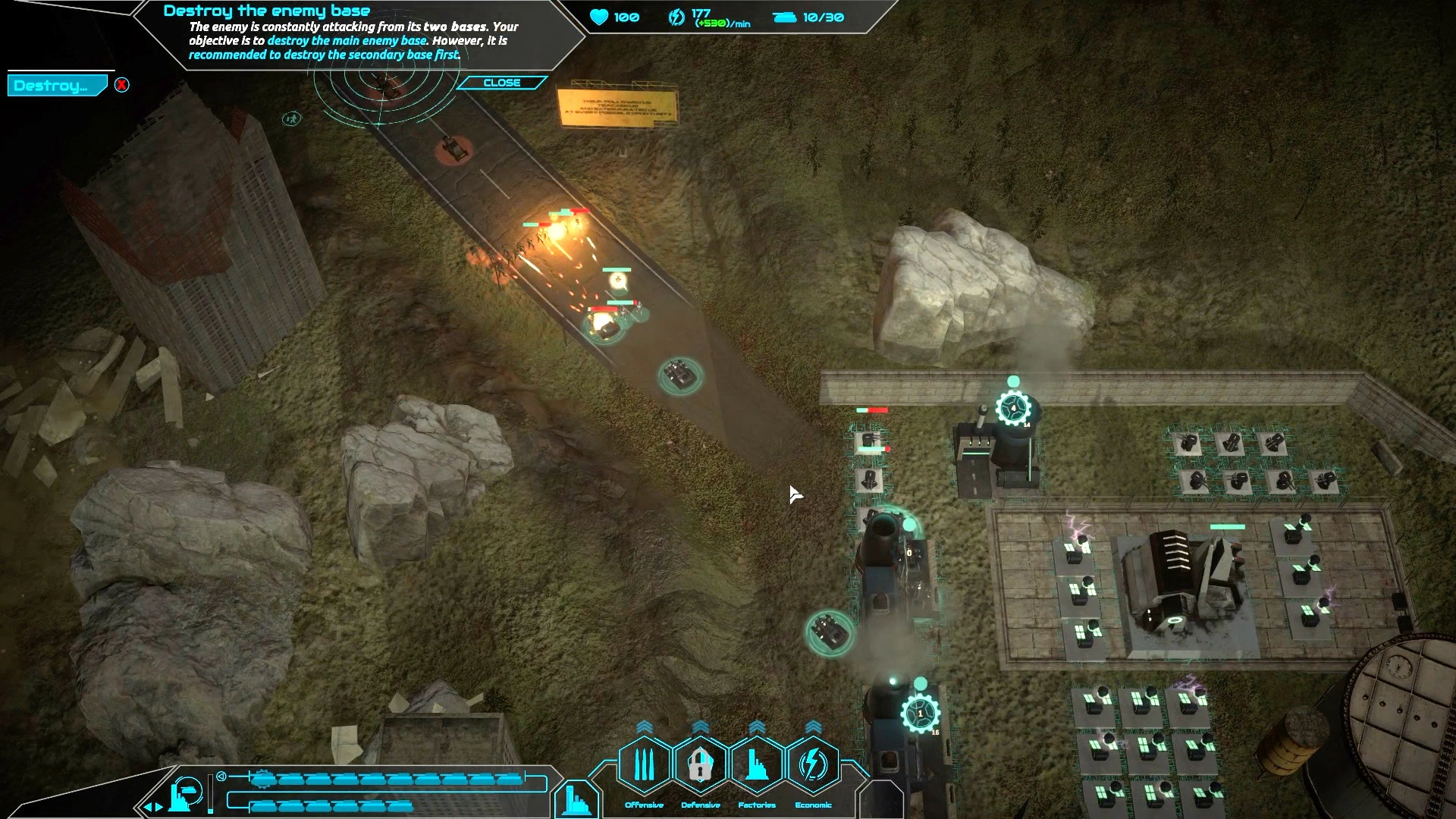
Task: Dismiss the objective with the red X
Action: click(x=121, y=85)
